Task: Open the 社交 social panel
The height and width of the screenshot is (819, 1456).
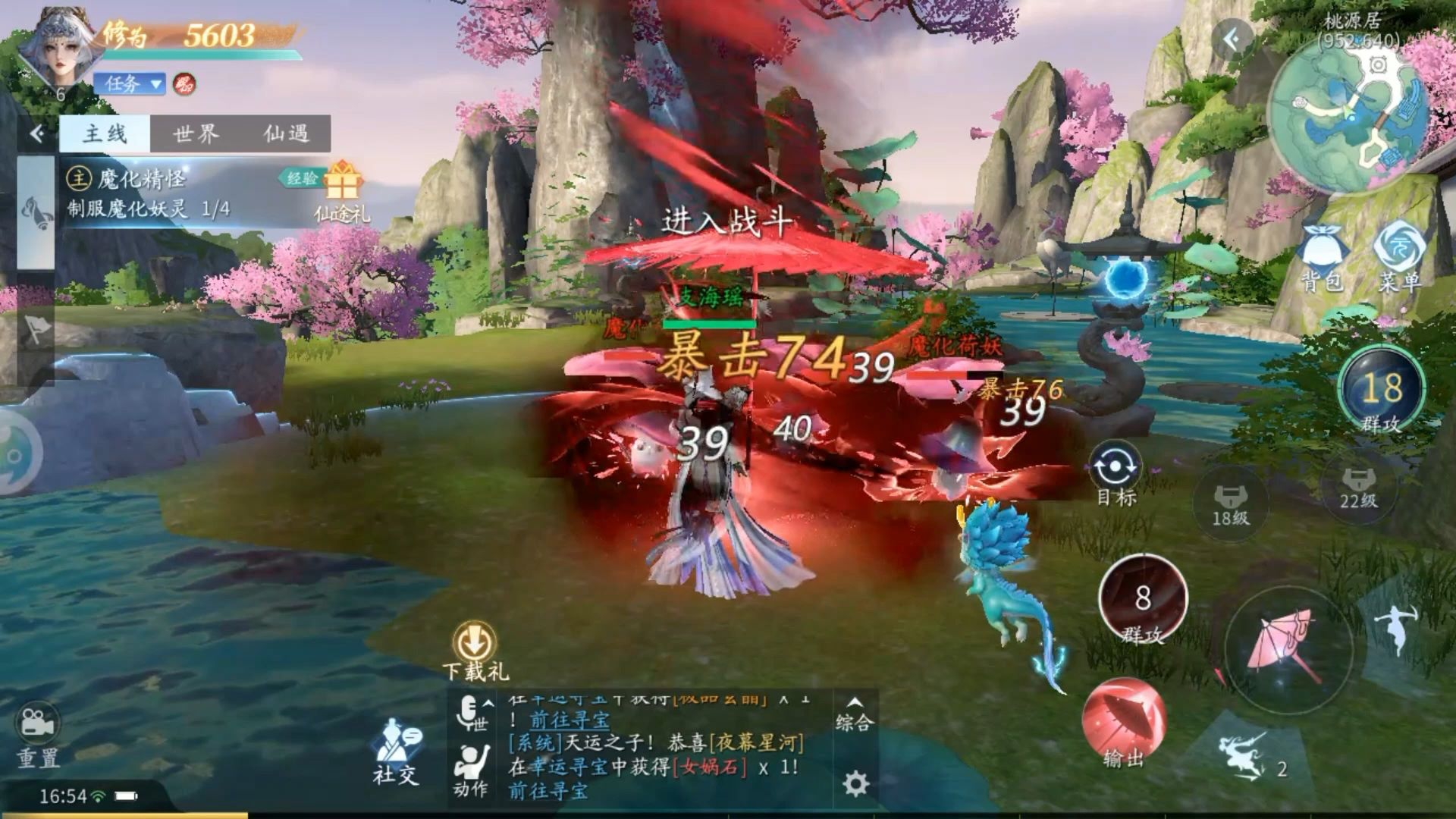Action: [x=396, y=751]
